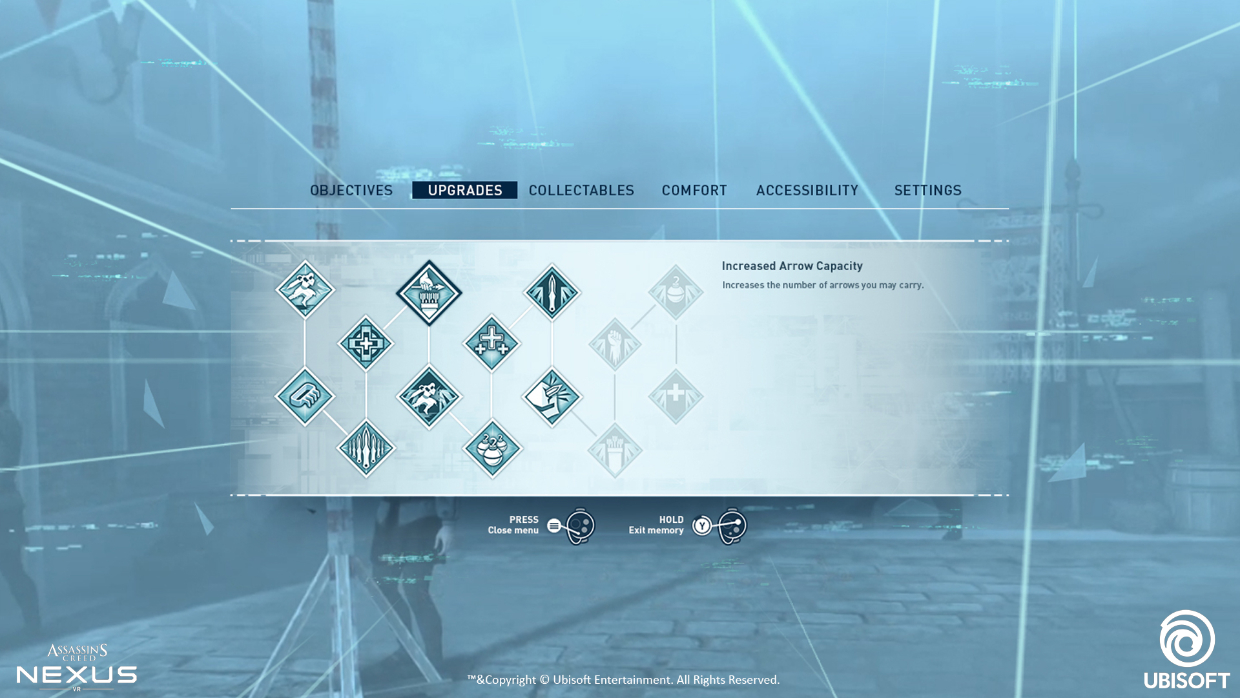Click the locked raised fist upgrade
Image resolution: width=1240 pixels, height=698 pixels.
[x=614, y=344]
